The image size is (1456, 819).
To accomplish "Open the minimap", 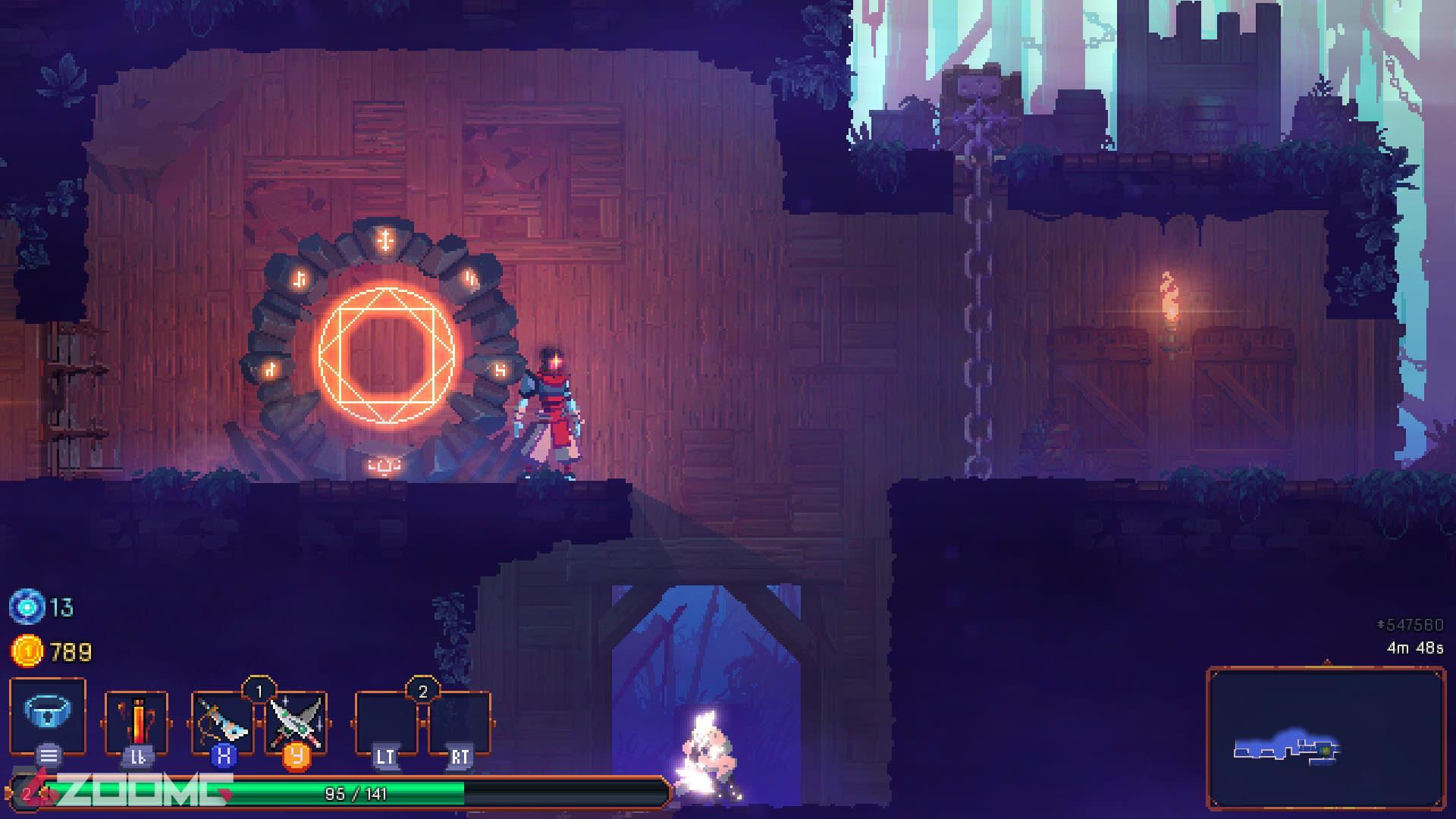I will click(x=1325, y=738).
